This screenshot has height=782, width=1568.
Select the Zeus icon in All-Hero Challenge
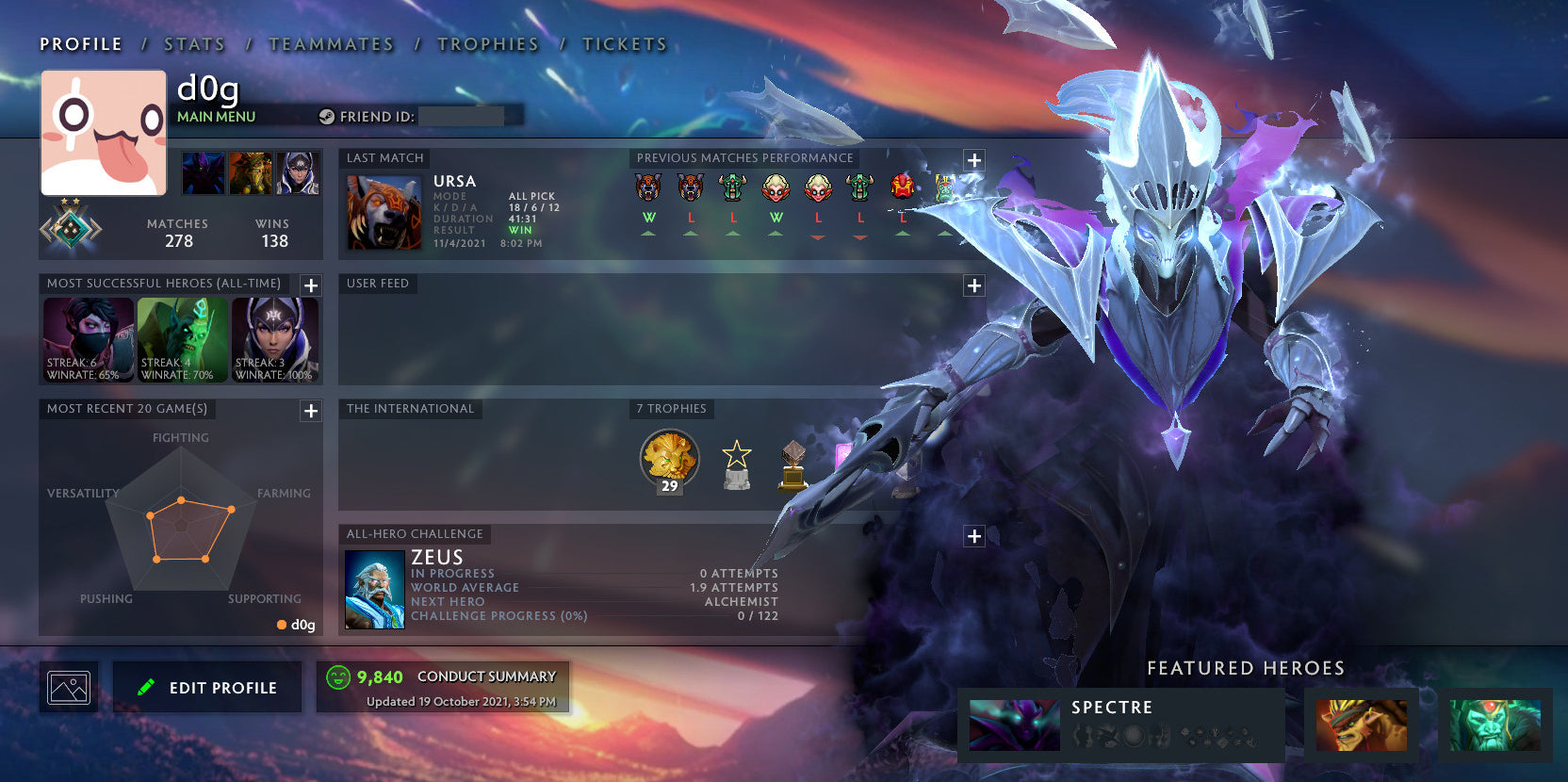[x=374, y=590]
